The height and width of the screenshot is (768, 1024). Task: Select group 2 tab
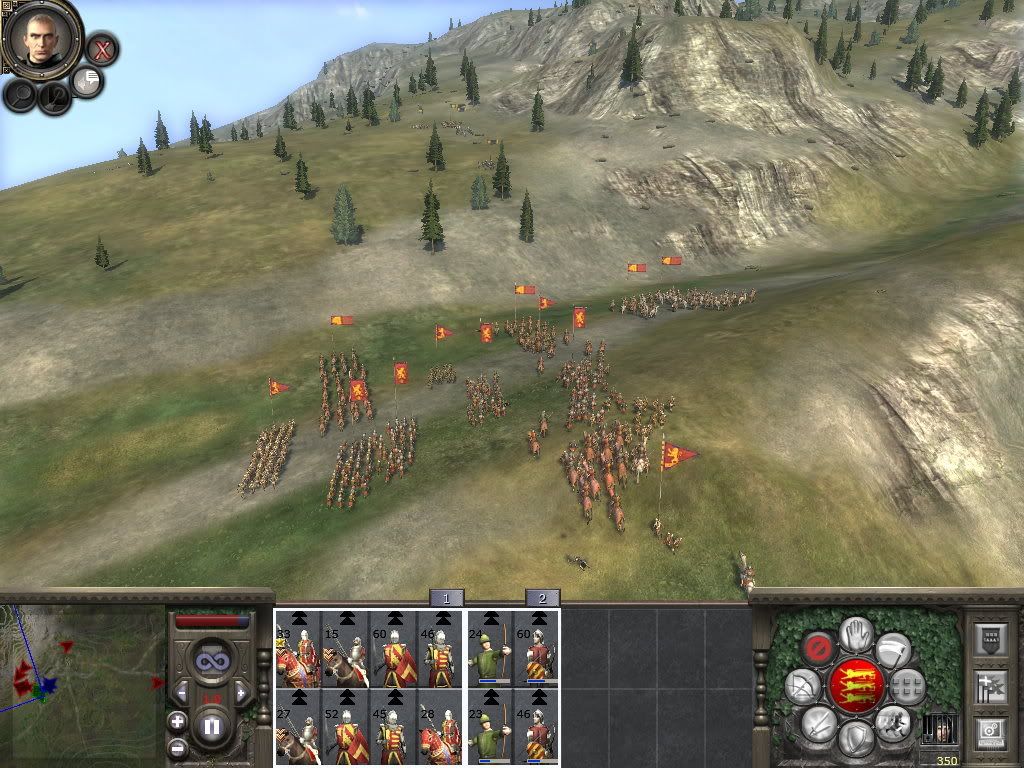pyautogui.click(x=542, y=598)
